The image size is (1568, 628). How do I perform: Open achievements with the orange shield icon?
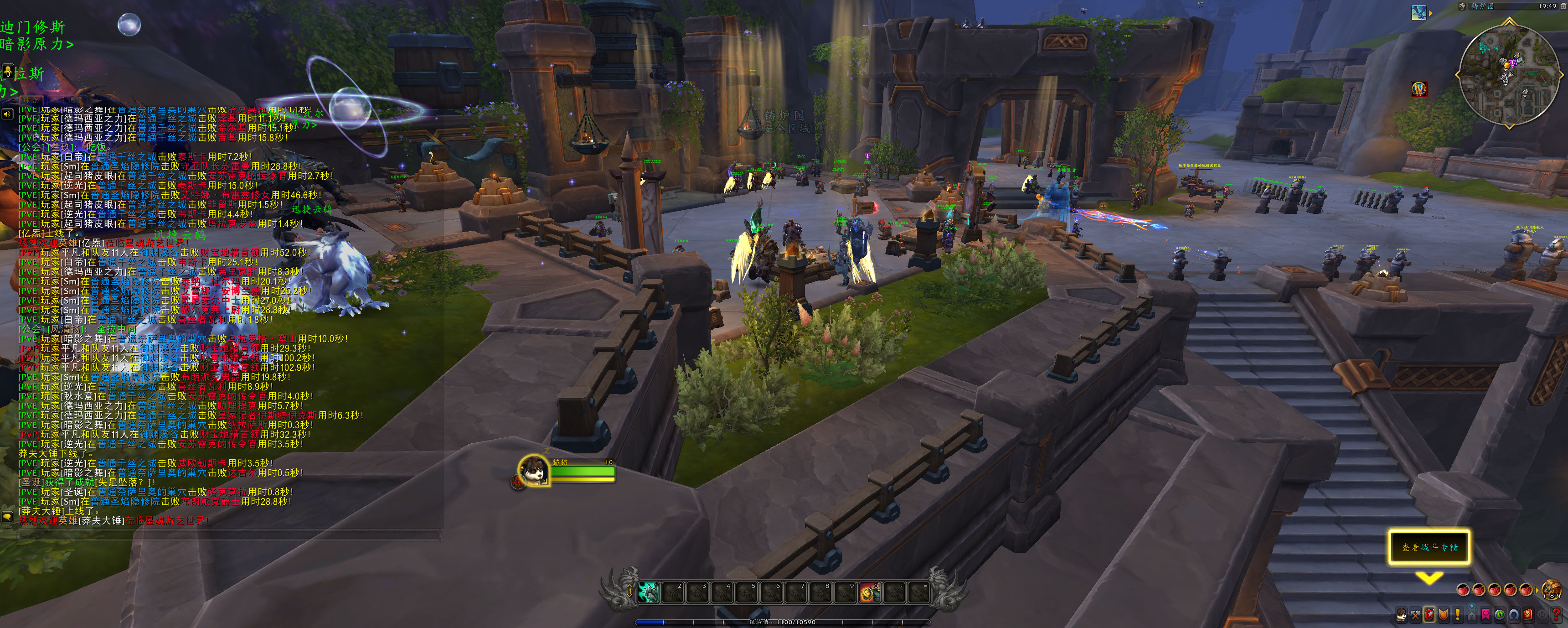(x=1443, y=615)
